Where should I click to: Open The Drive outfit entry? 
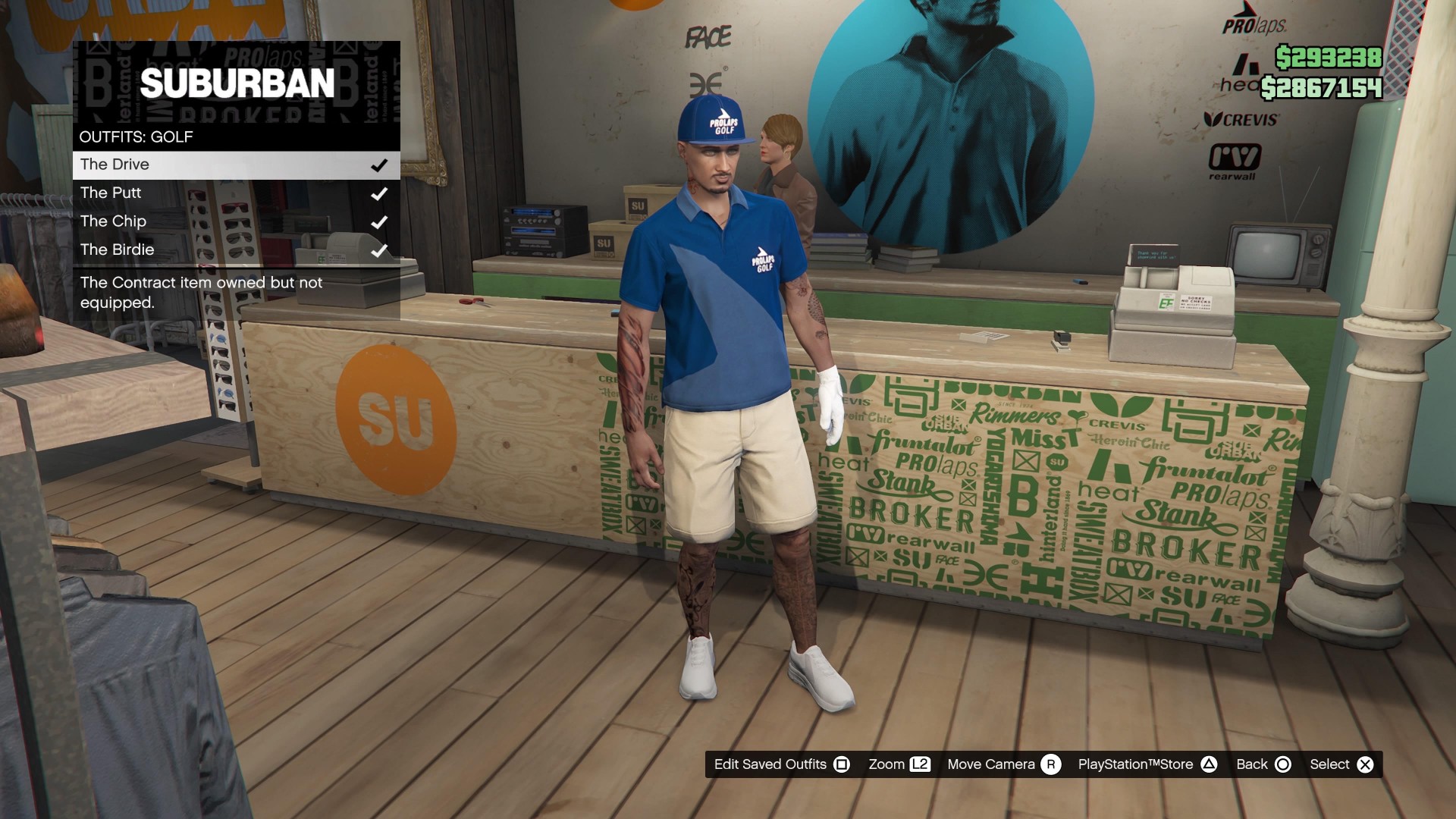point(114,164)
